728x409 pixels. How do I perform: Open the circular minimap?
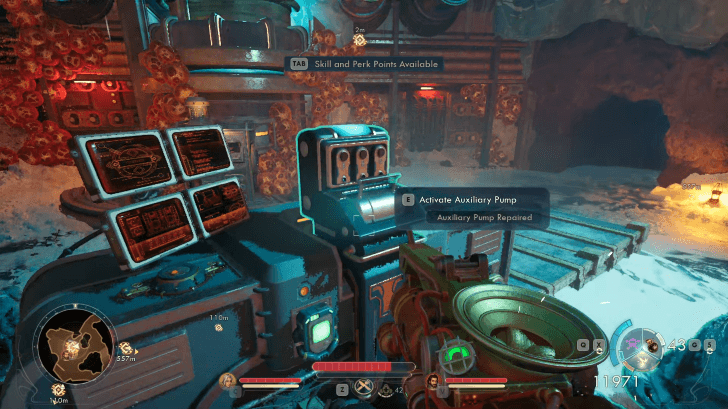[71, 346]
